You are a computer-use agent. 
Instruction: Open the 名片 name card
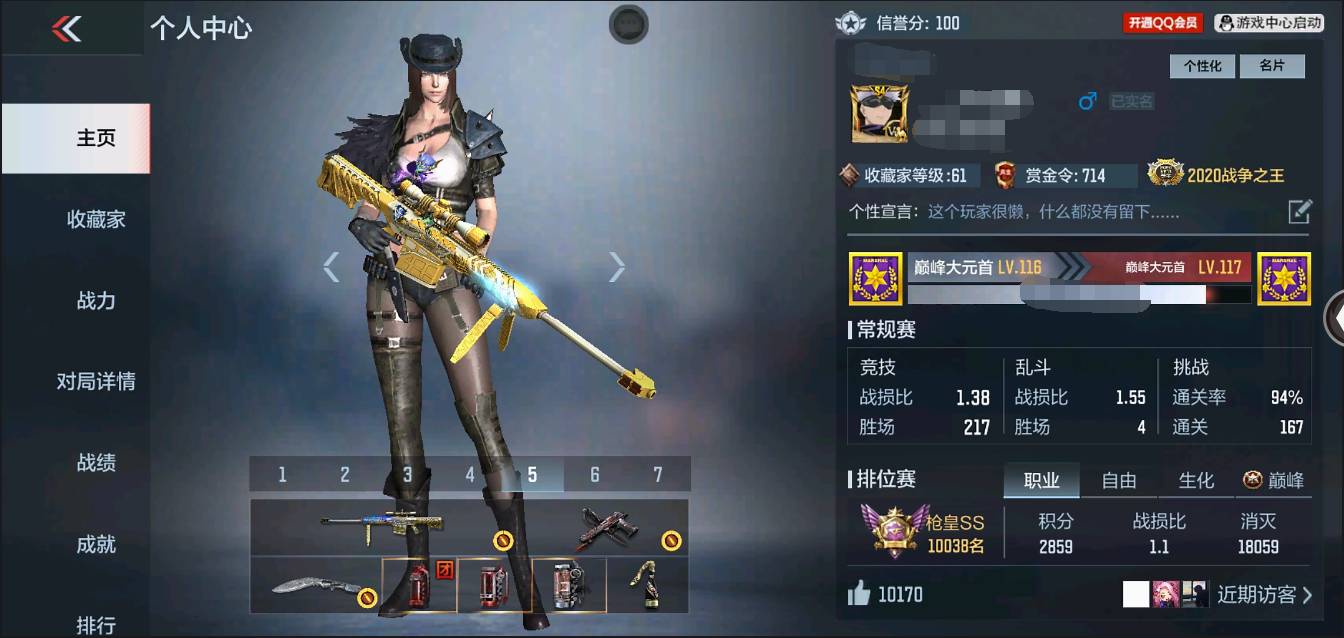pos(1271,66)
